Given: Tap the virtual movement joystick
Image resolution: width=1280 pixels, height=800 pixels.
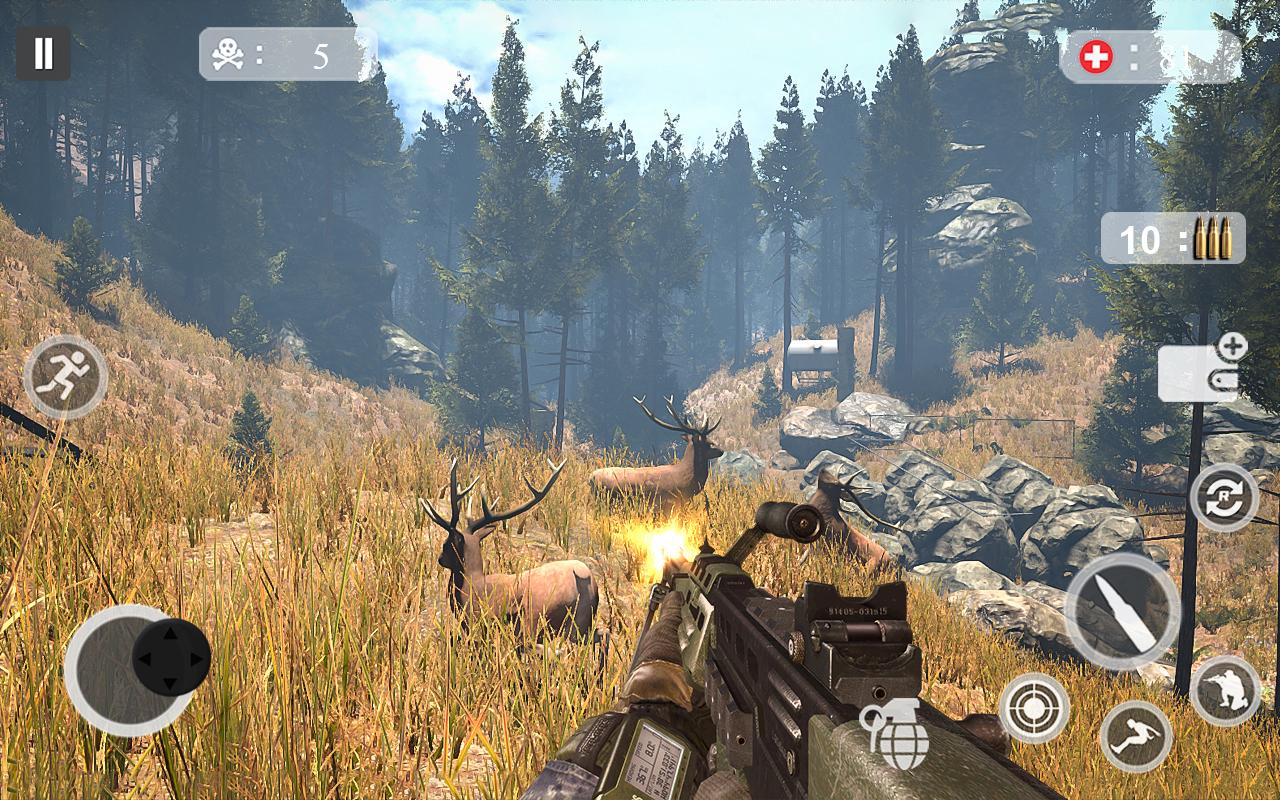Looking at the screenshot, I should pyautogui.click(x=170, y=658).
